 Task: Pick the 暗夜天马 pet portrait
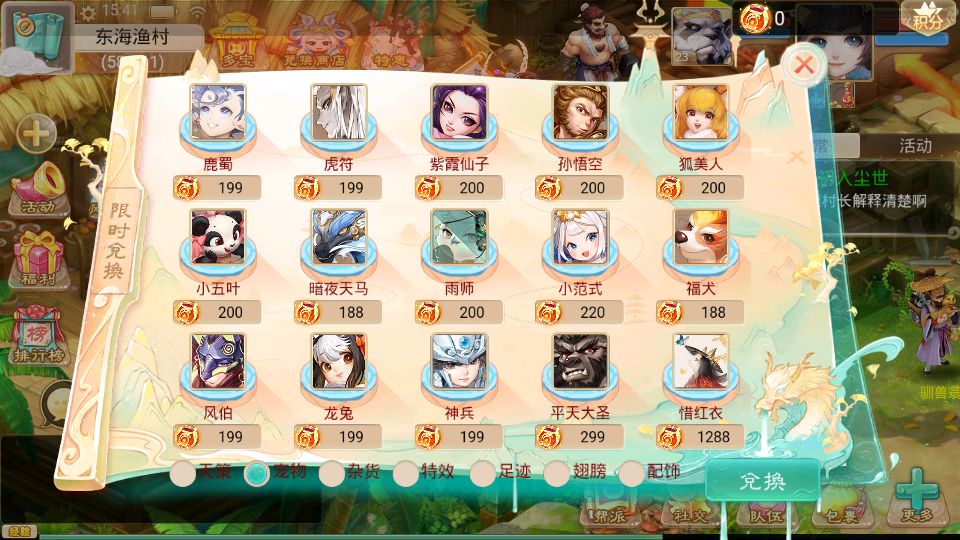pos(339,237)
